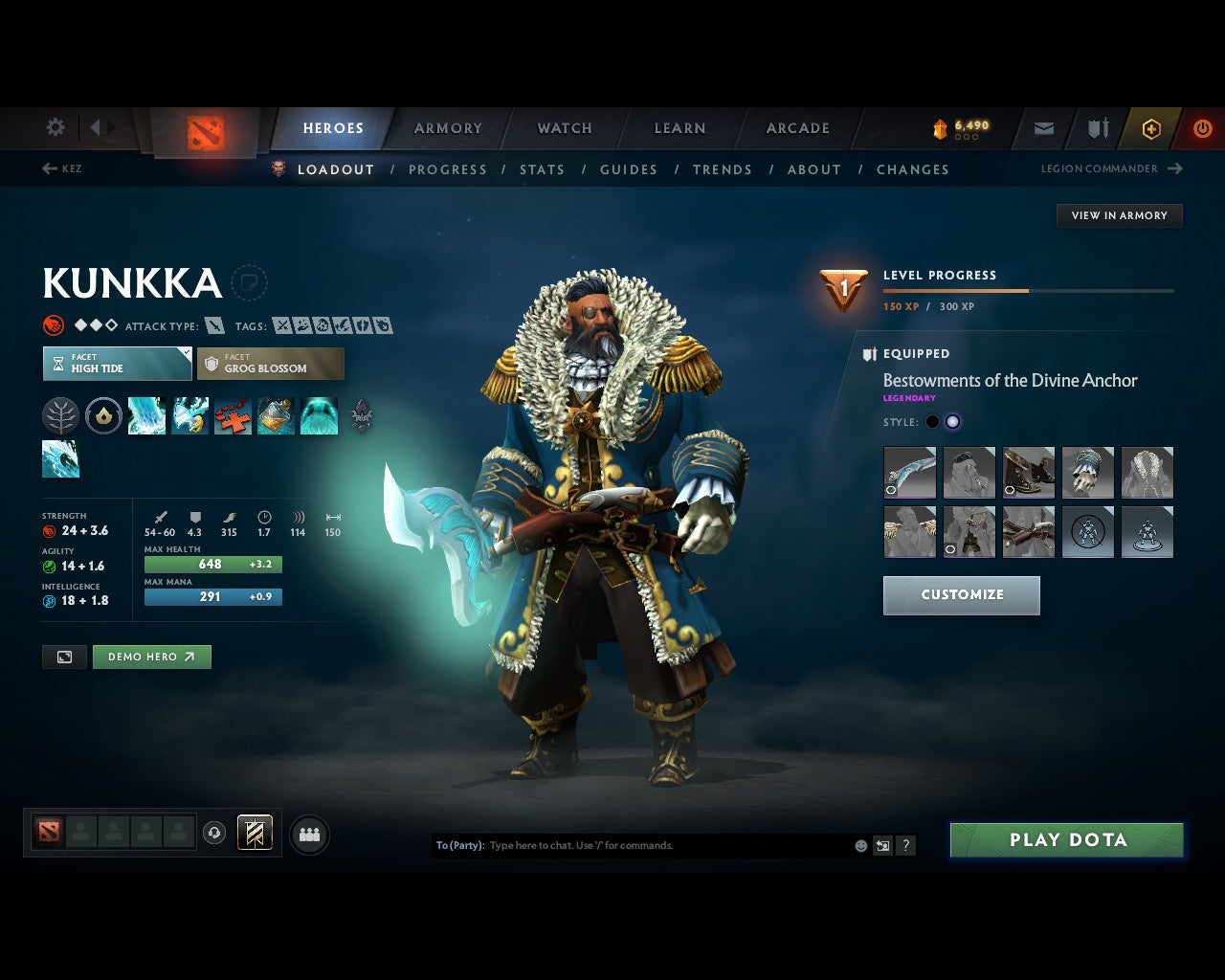
Task: Open the X Marks the Spot ability icon
Action: pos(233,415)
